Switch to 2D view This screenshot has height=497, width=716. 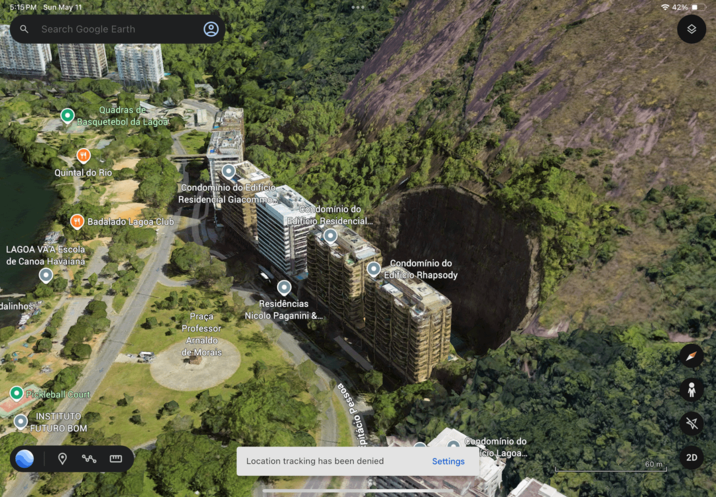pos(691,457)
